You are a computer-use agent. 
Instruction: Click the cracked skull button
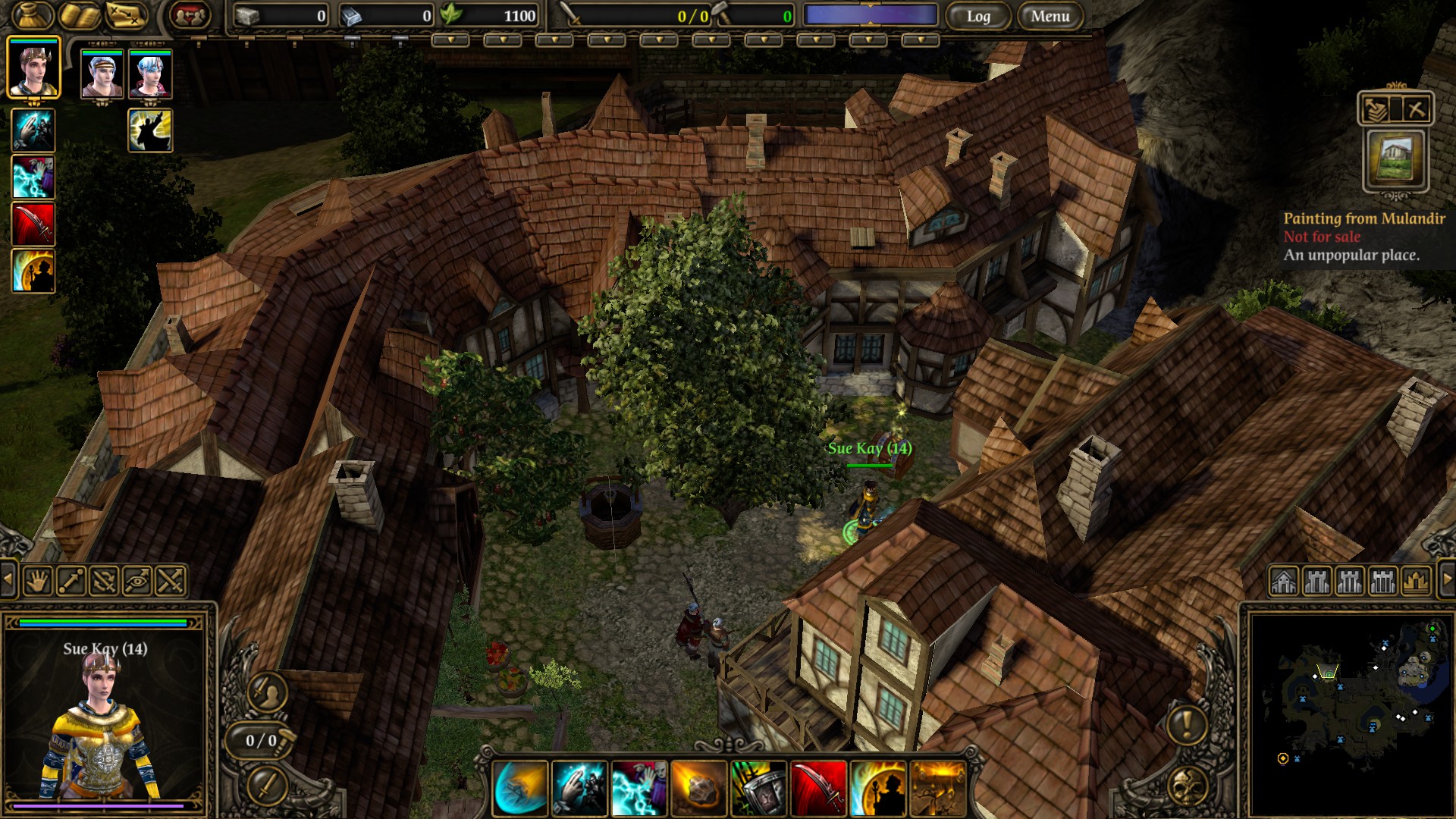[x=1188, y=787]
